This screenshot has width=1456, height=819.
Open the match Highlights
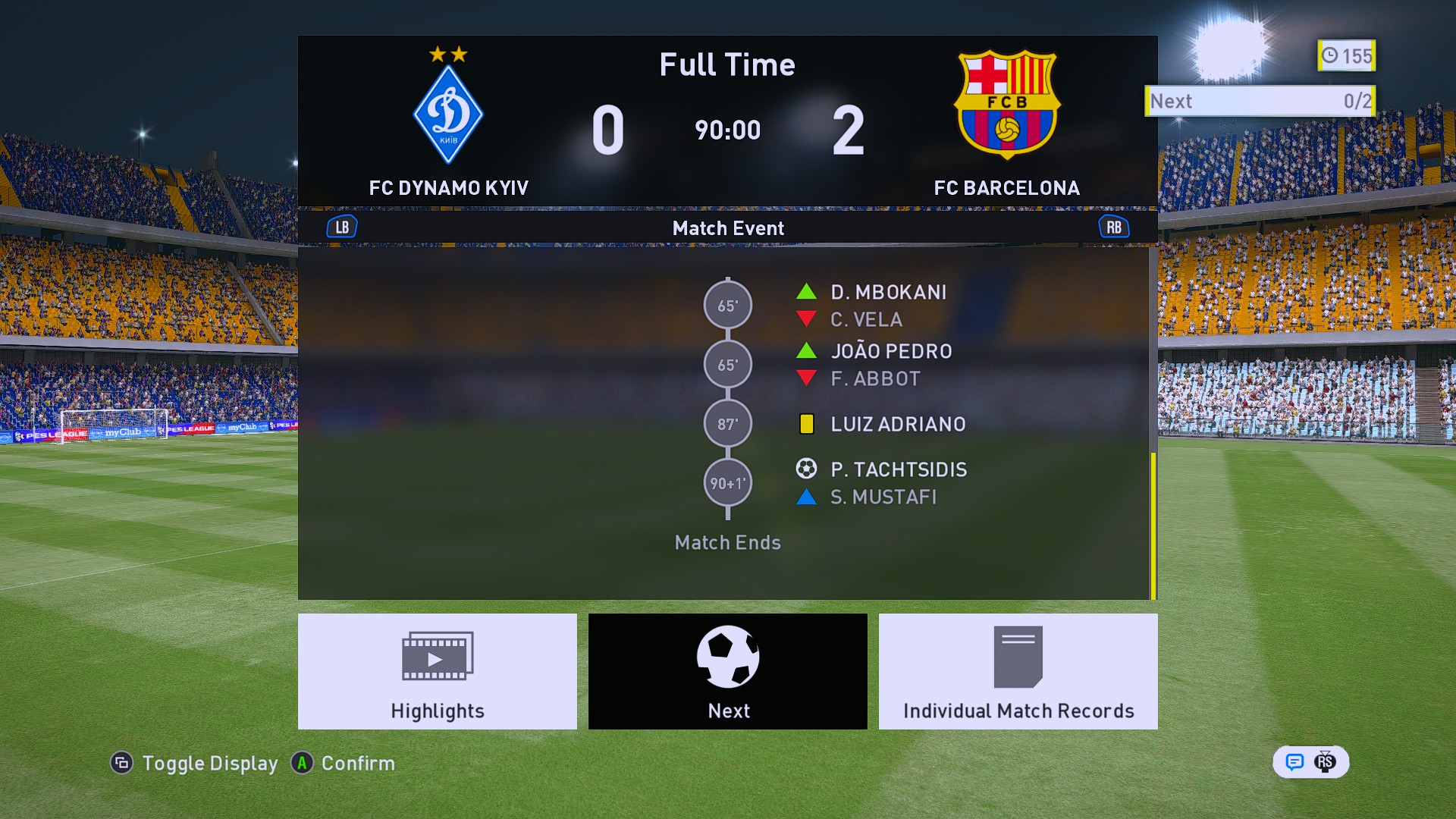437,671
